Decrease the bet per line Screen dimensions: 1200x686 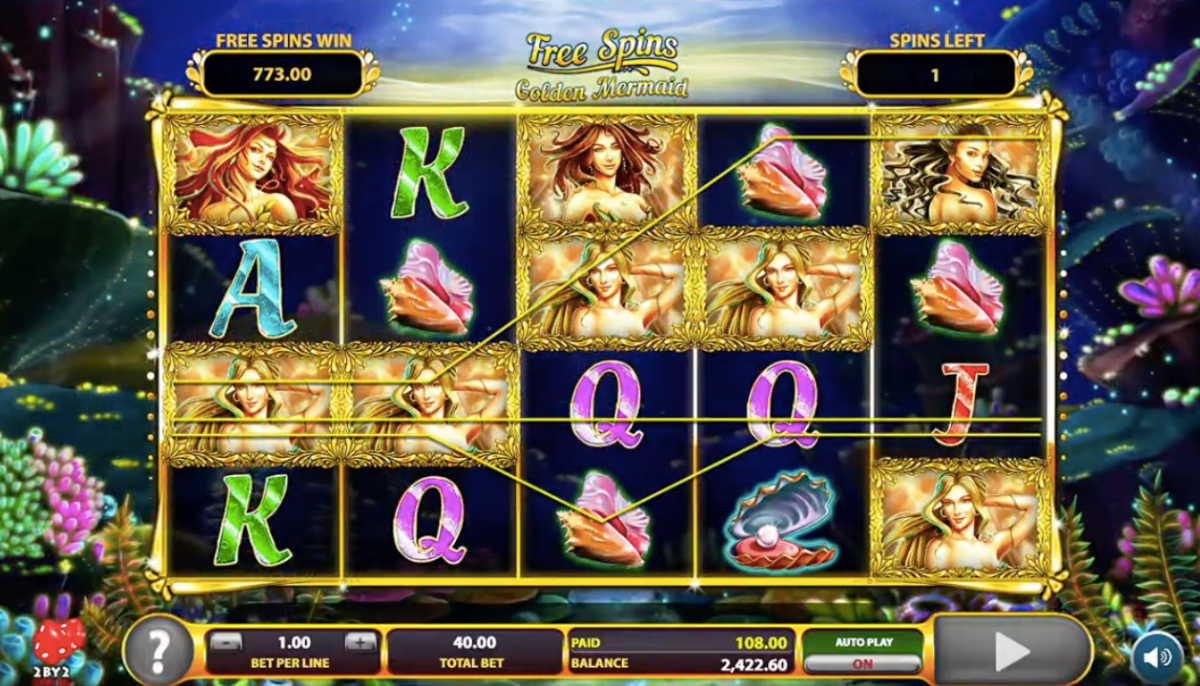pos(227,643)
